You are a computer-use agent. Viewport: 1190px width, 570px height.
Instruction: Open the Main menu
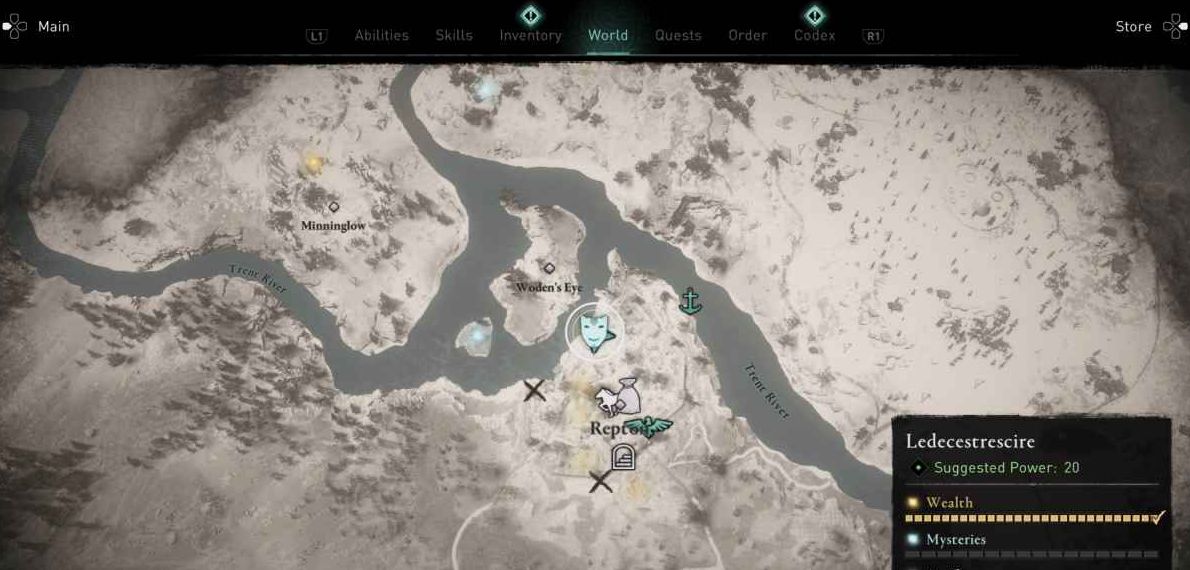tap(40, 27)
